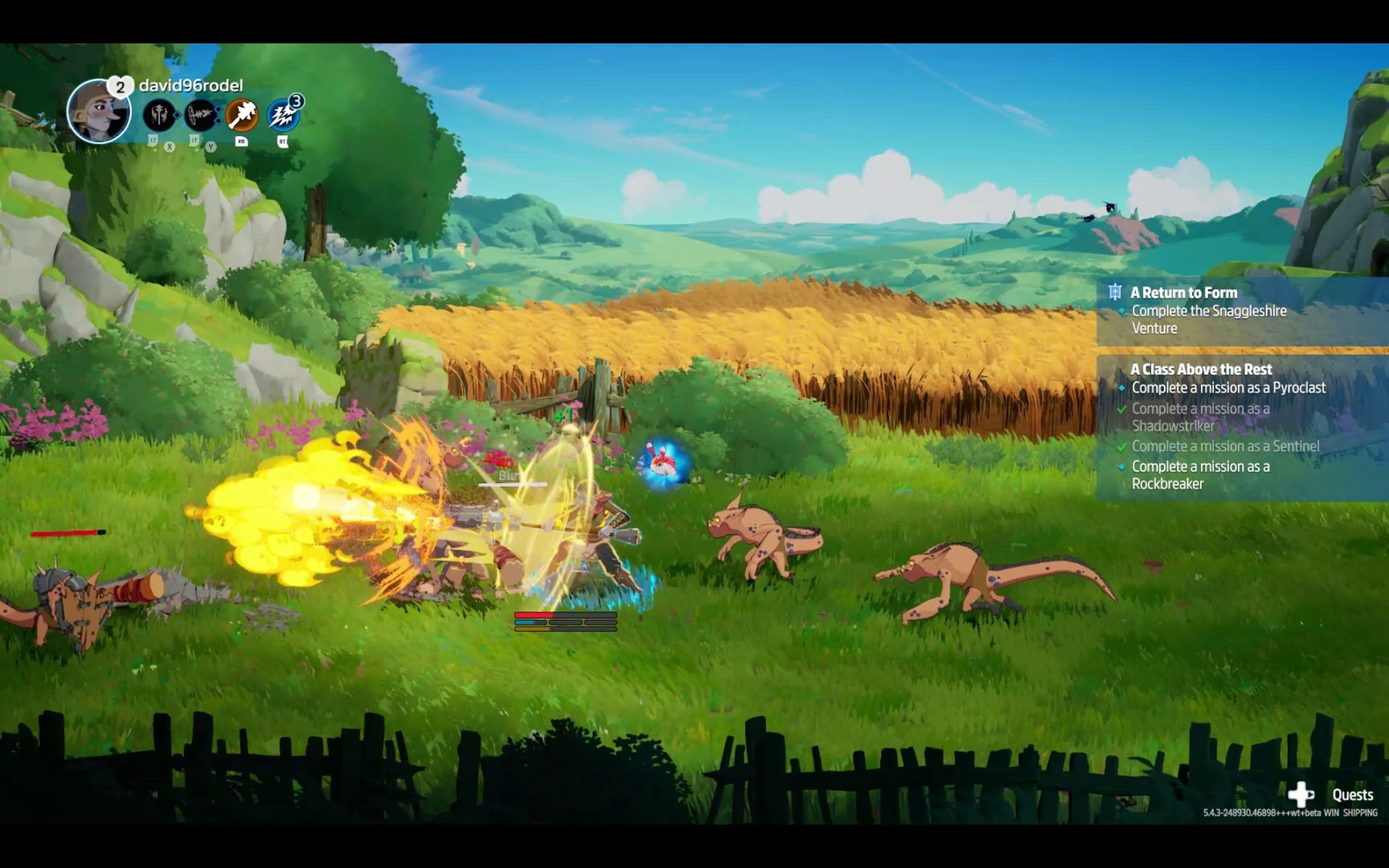The width and height of the screenshot is (1389, 868).
Task: Select the Rockbreaker mission objective
Action: [x=1200, y=475]
